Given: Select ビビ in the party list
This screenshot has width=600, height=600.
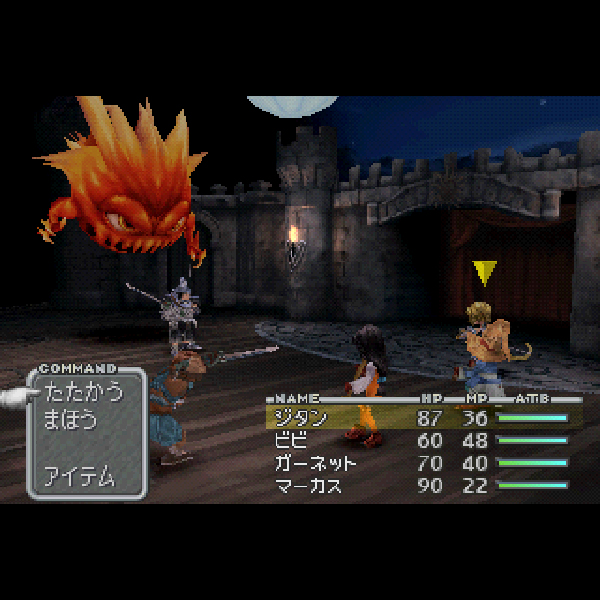Looking at the screenshot, I should pos(290,440).
